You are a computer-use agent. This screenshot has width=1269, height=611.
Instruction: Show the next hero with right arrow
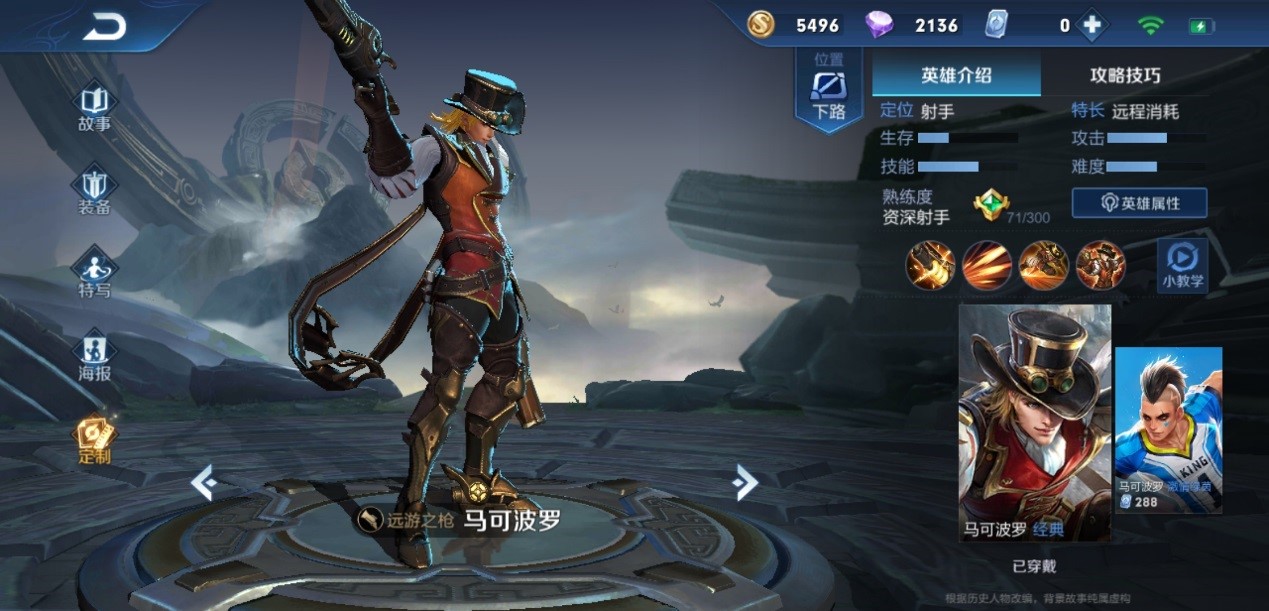point(744,483)
